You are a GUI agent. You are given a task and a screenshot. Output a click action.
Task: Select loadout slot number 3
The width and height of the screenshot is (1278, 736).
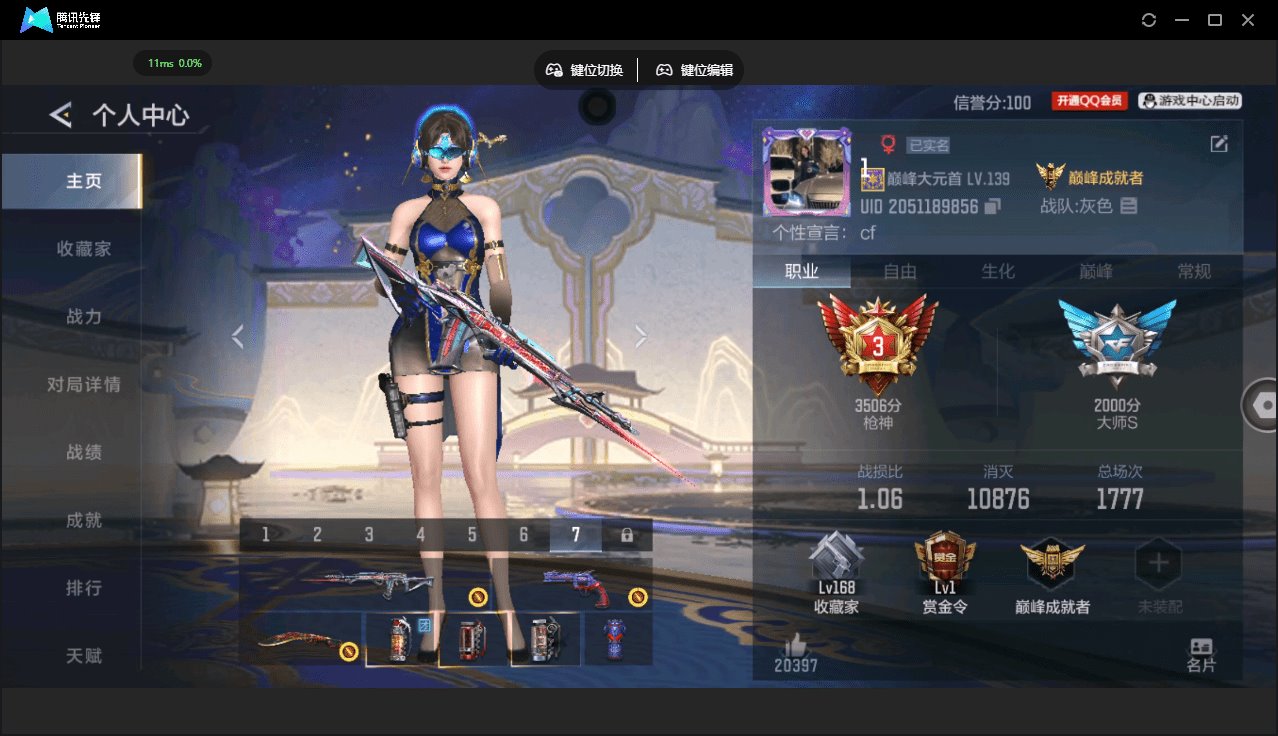(x=369, y=535)
